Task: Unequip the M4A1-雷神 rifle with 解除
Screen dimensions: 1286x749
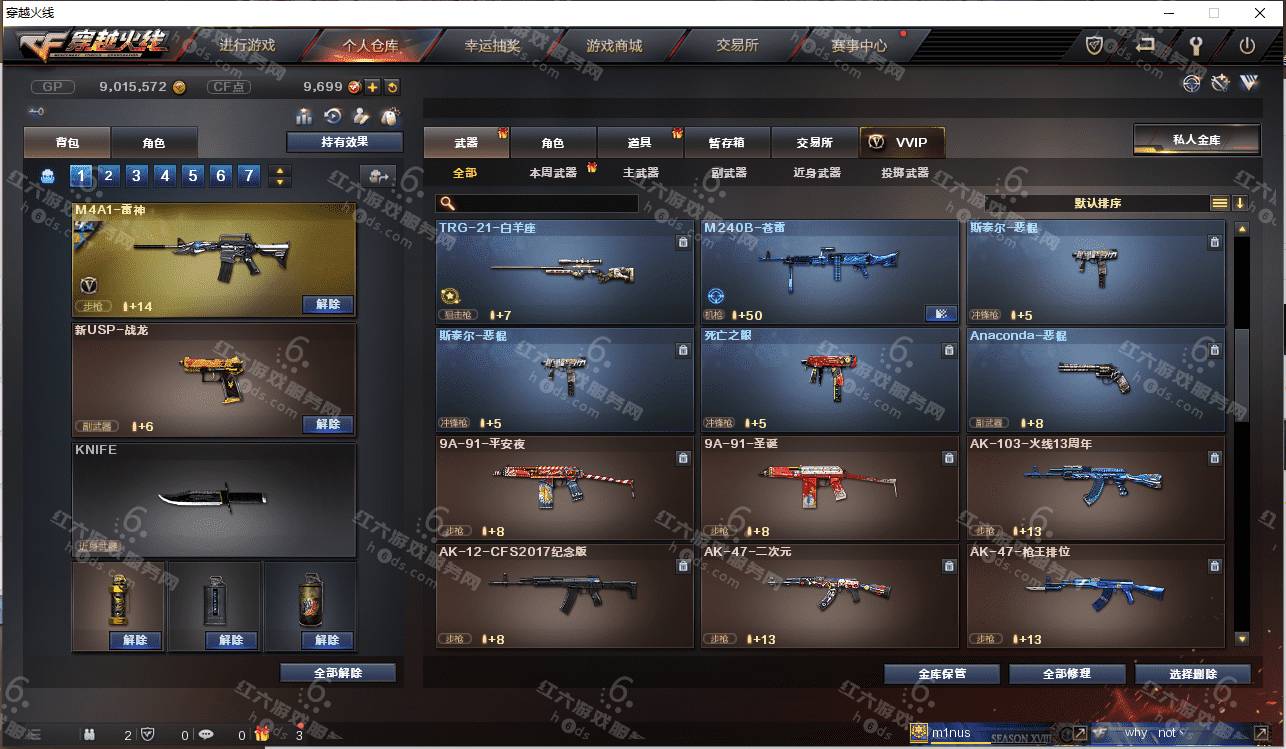Action: [x=328, y=304]
